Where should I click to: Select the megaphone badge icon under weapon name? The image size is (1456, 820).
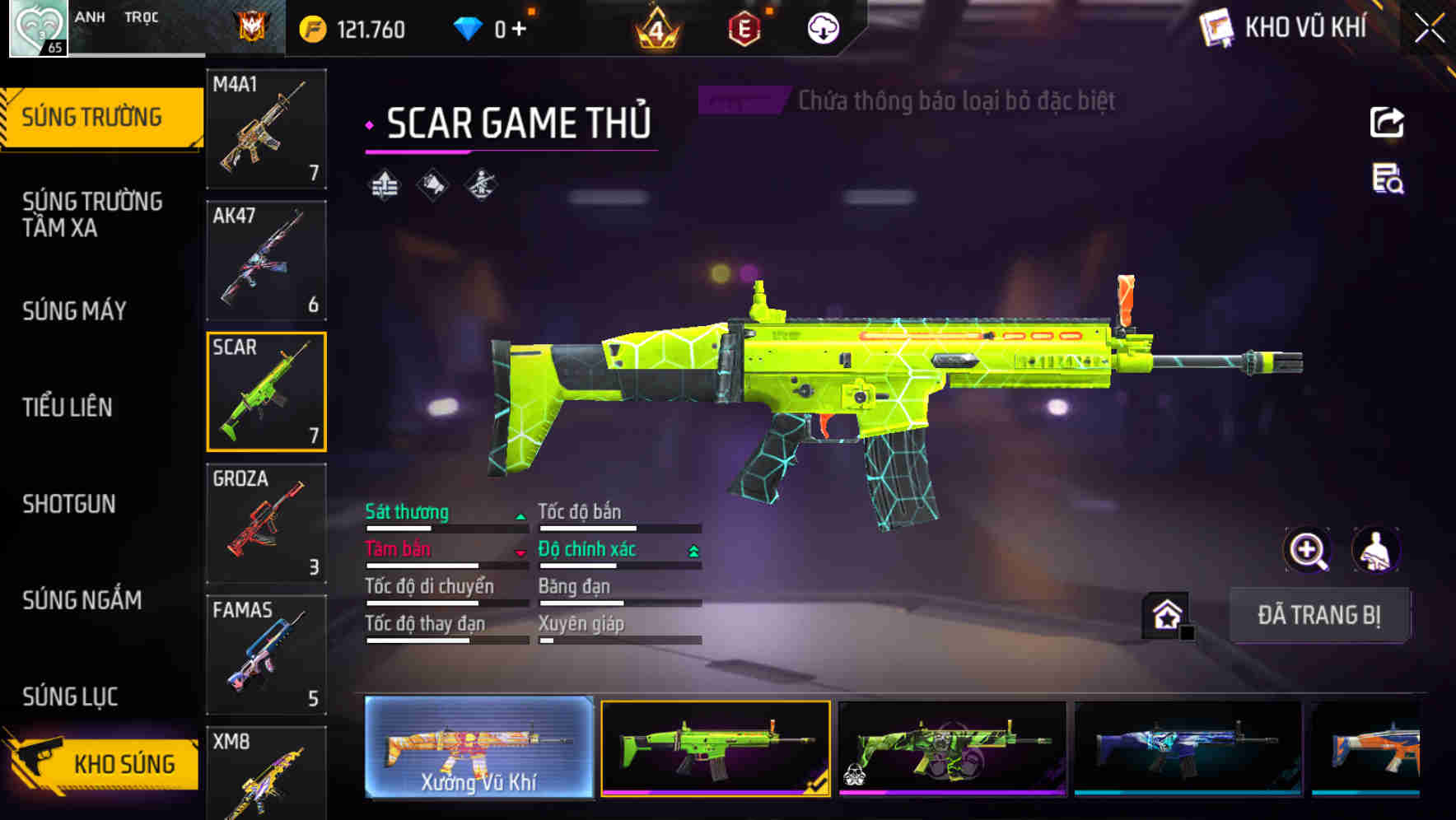coord(434,185)
